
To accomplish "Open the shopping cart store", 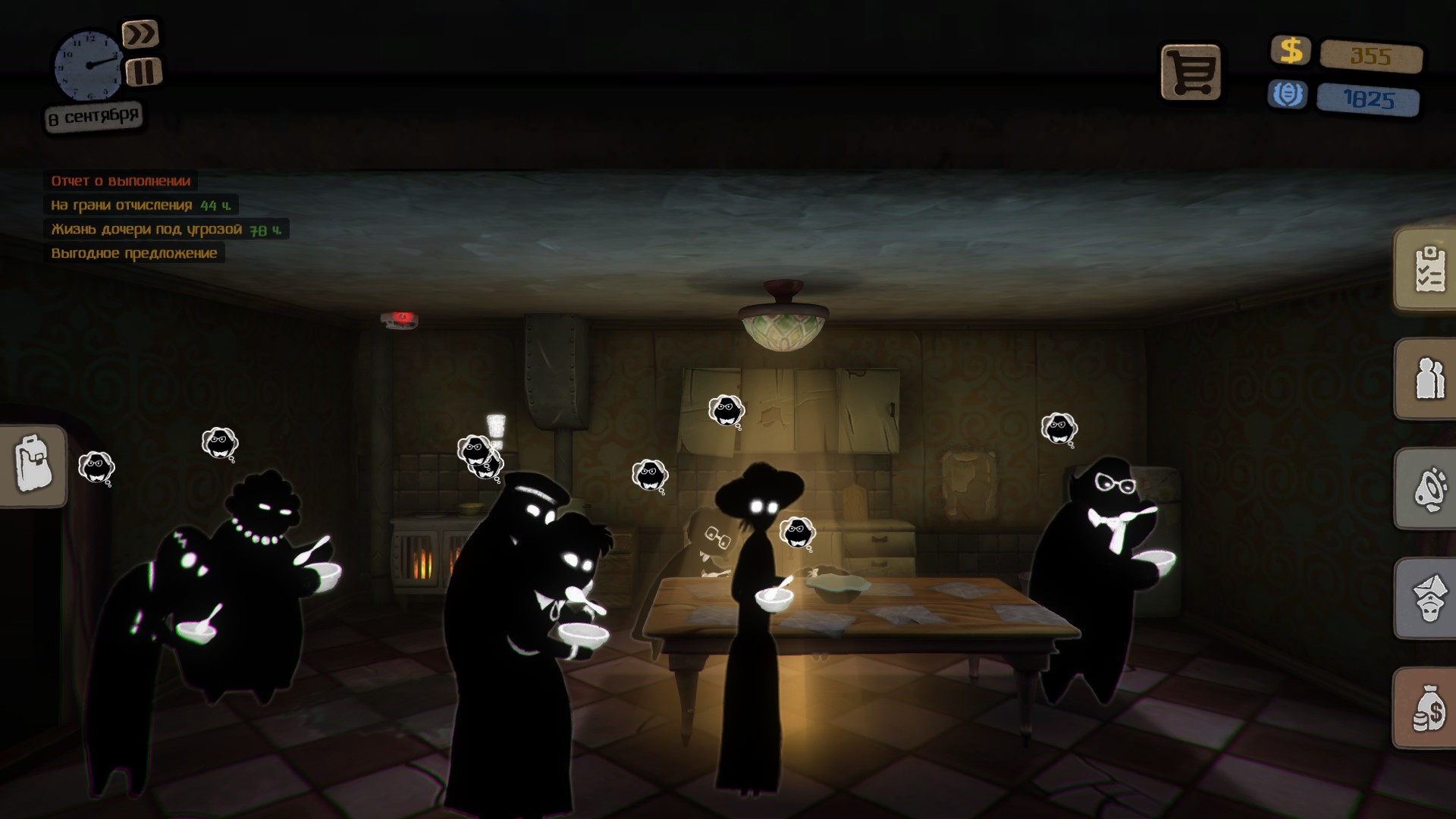I will point(1191,73).
